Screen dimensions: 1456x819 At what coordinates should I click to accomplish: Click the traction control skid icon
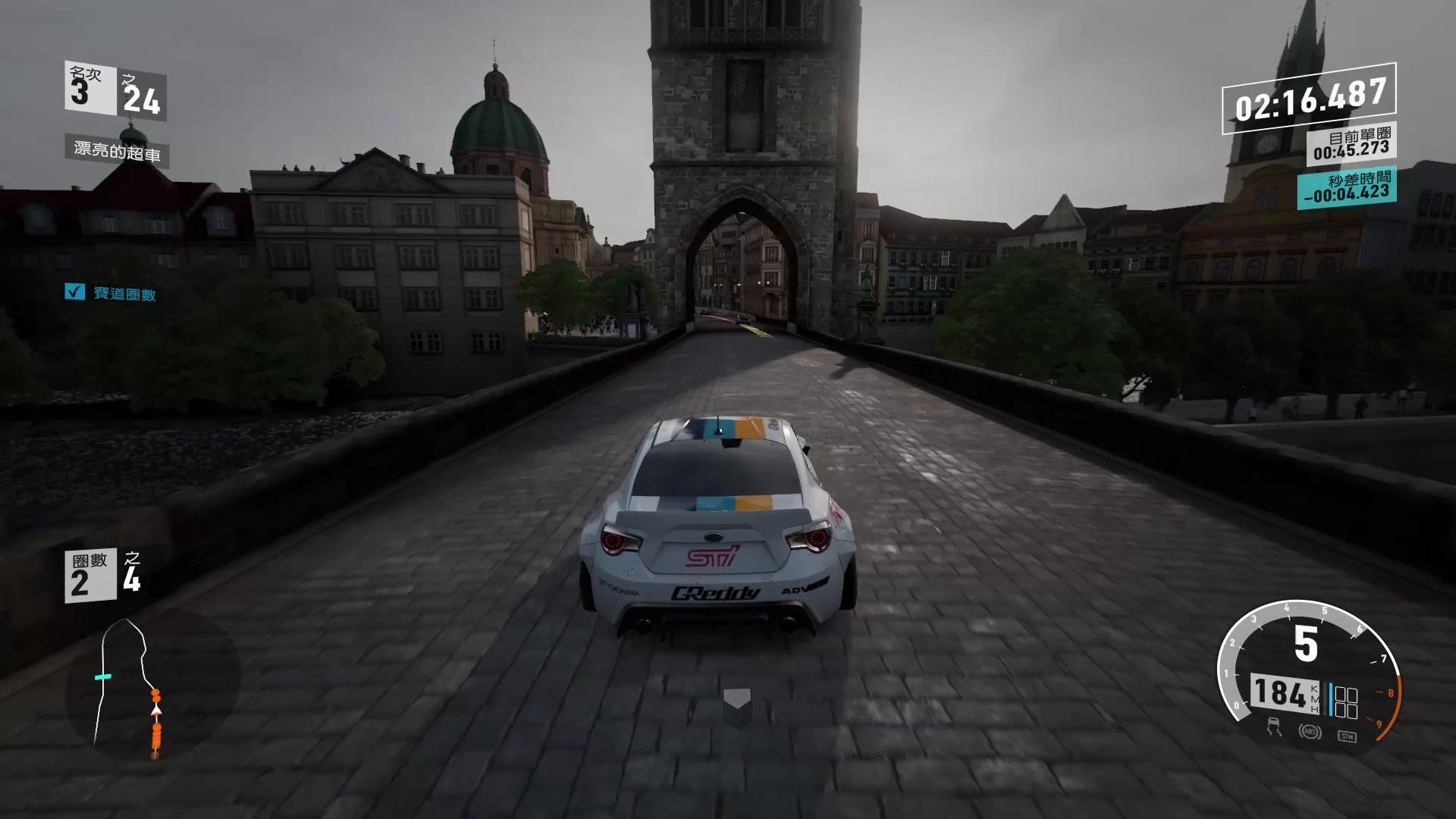(x=1274, y=728)
